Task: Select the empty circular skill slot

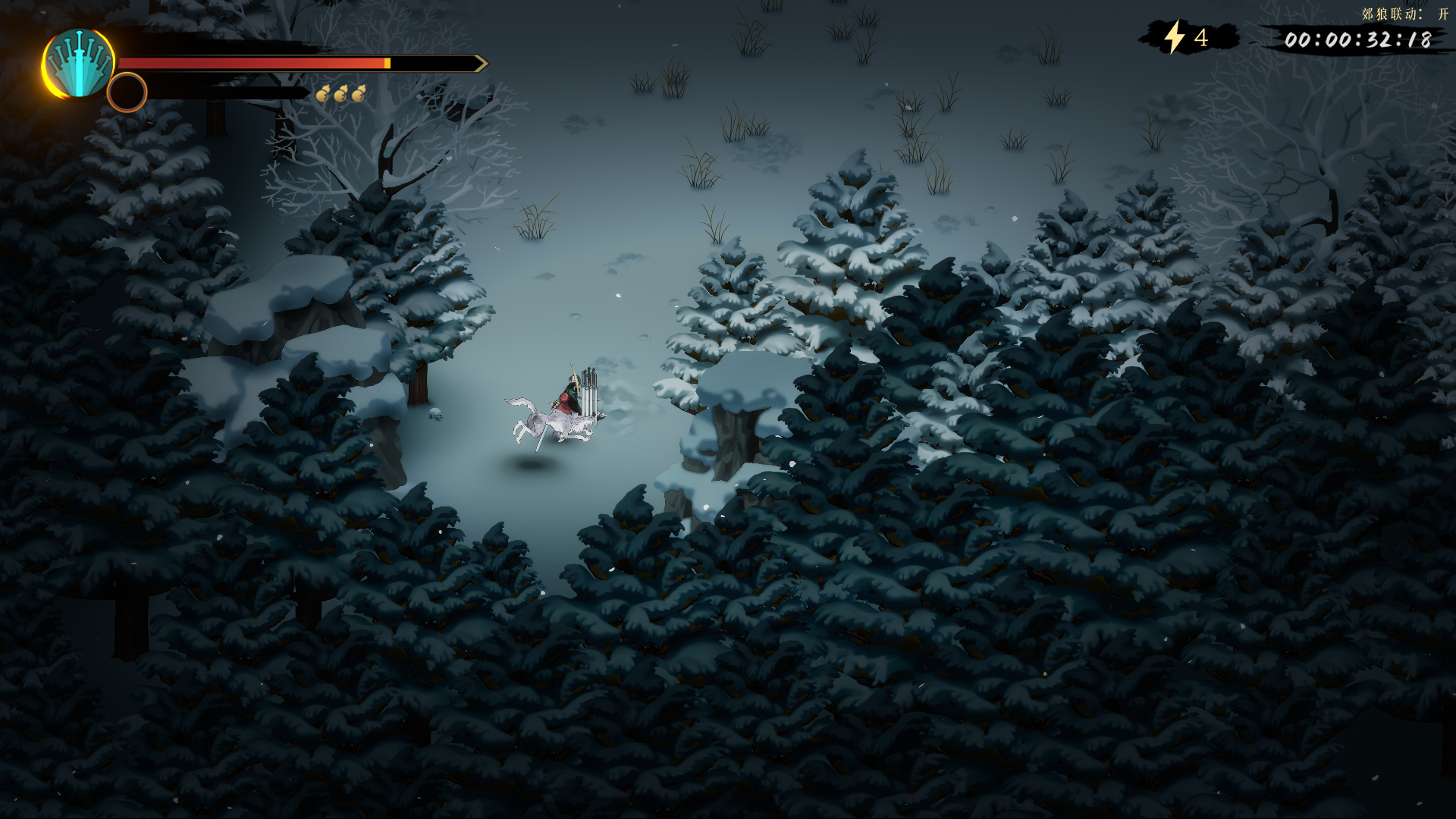Action: click(127, 93)
